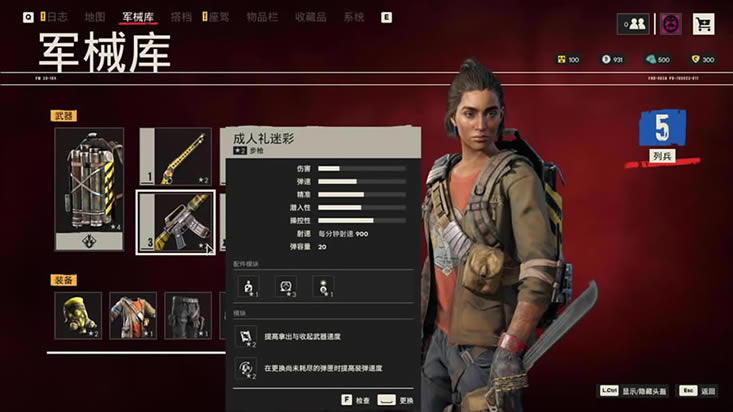Switch to the 座驾 vehicles tab
Image resolution: width=733 pixels, height=412 pixels.
pos(215,18)
